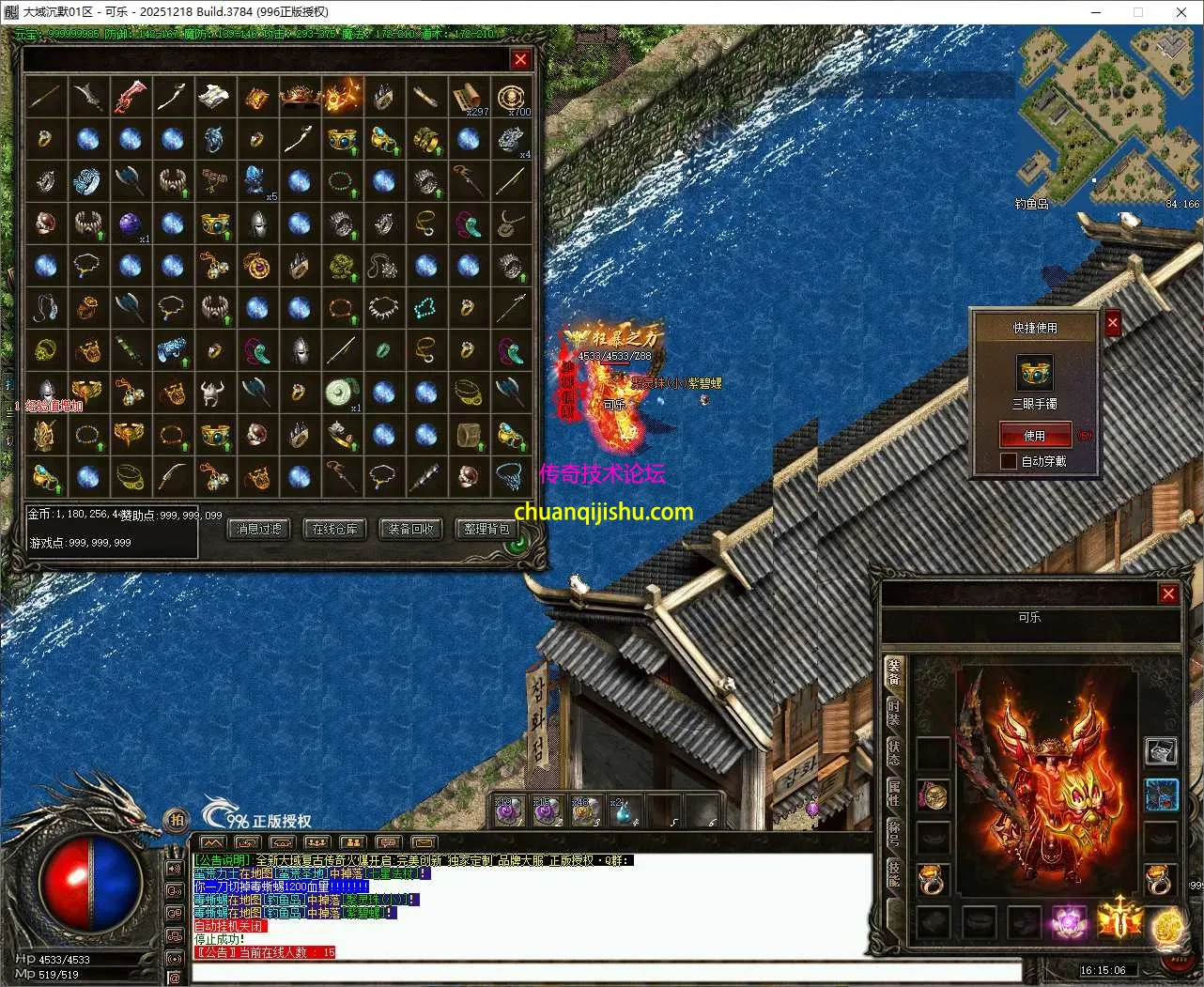
Task: Open the 技能 skills tab
Action: click(894, 875)
